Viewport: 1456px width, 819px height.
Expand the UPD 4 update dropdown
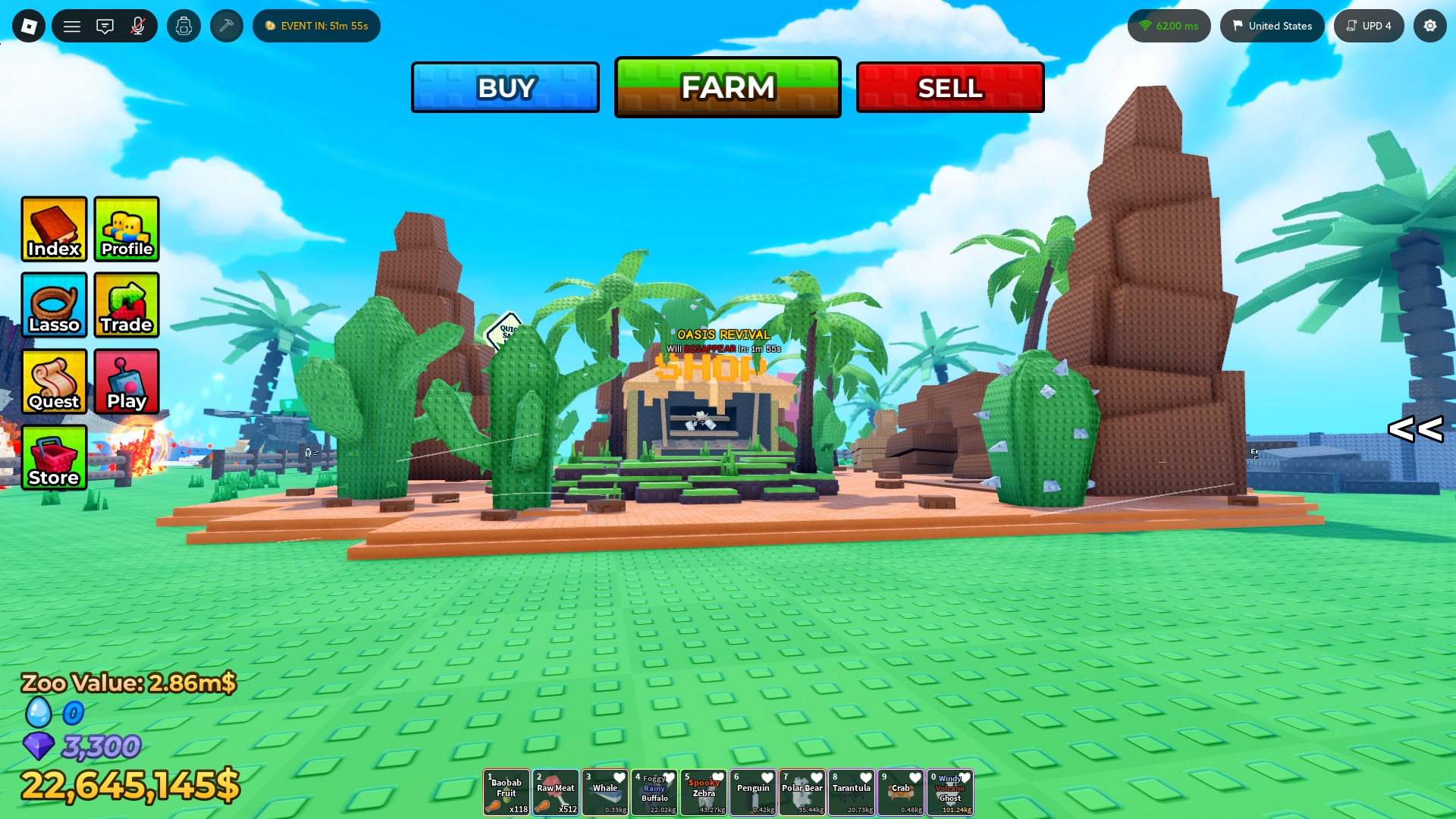[x=1369, y=25]
